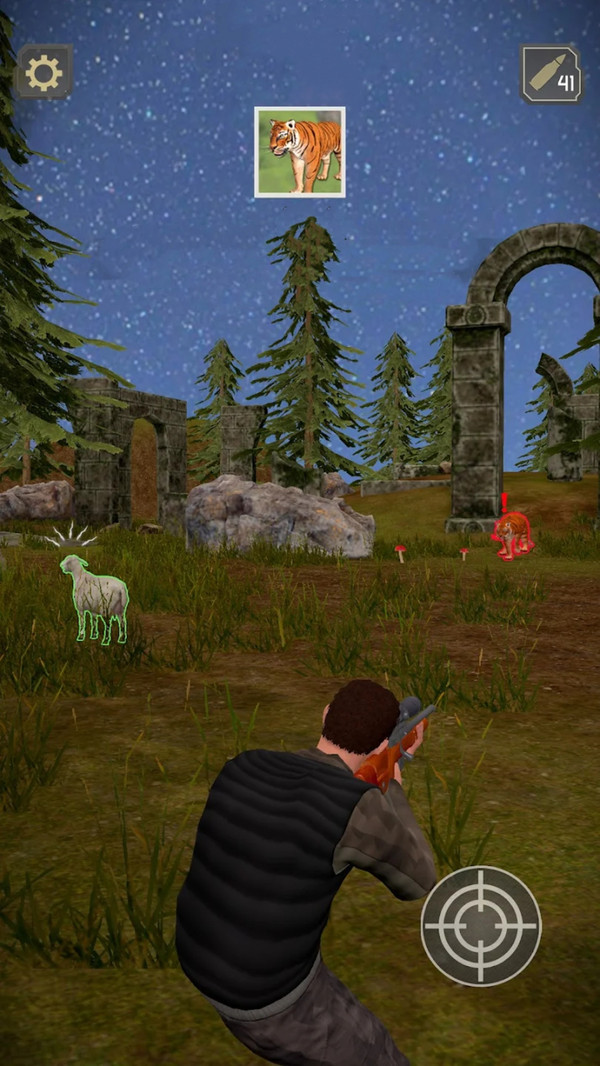This screenshot has width=600, height=1066.
Task: Tap the crosshair fire button
Action: point(480,925)
